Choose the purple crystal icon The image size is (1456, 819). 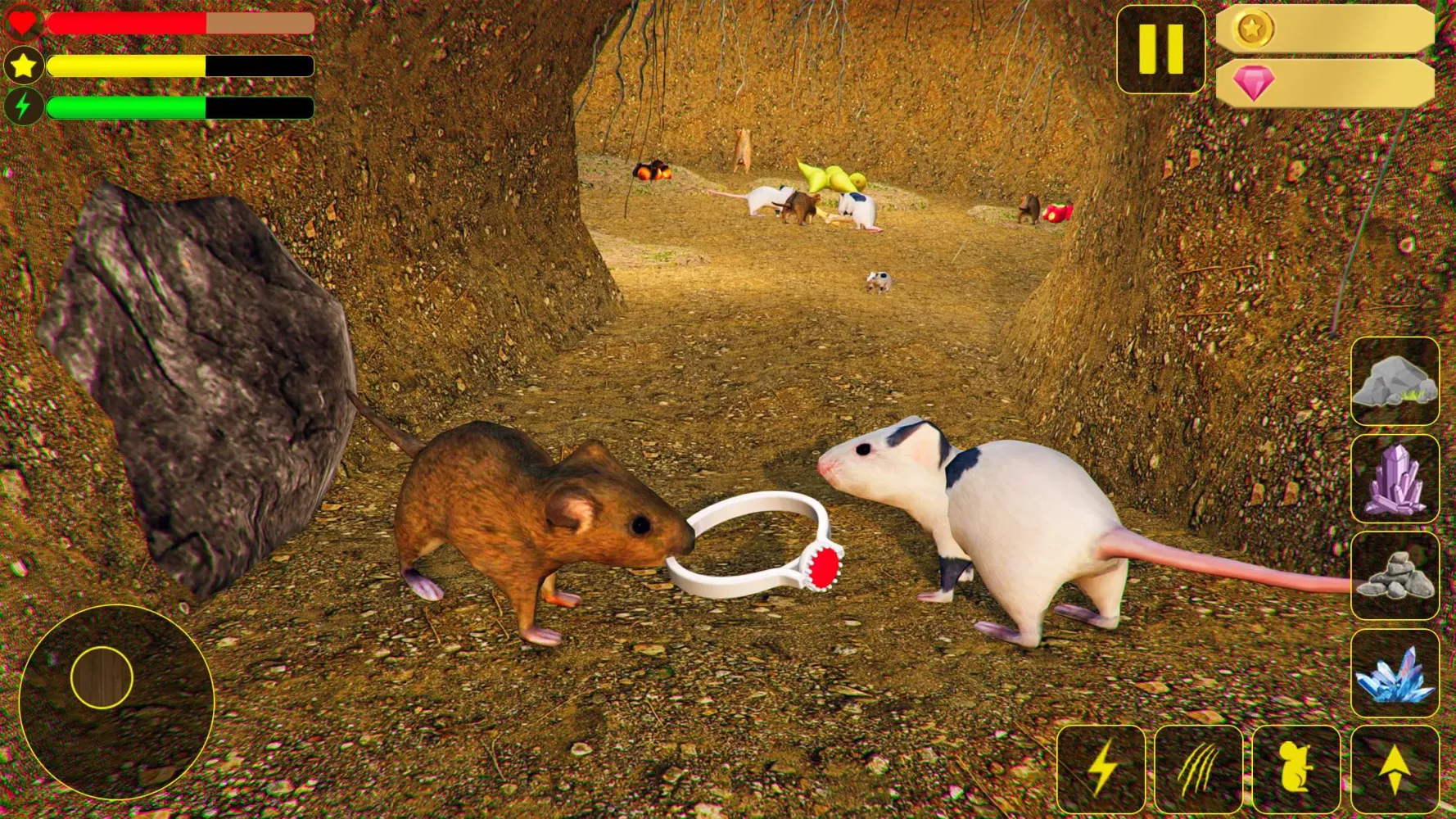[x=1394, y=478]
